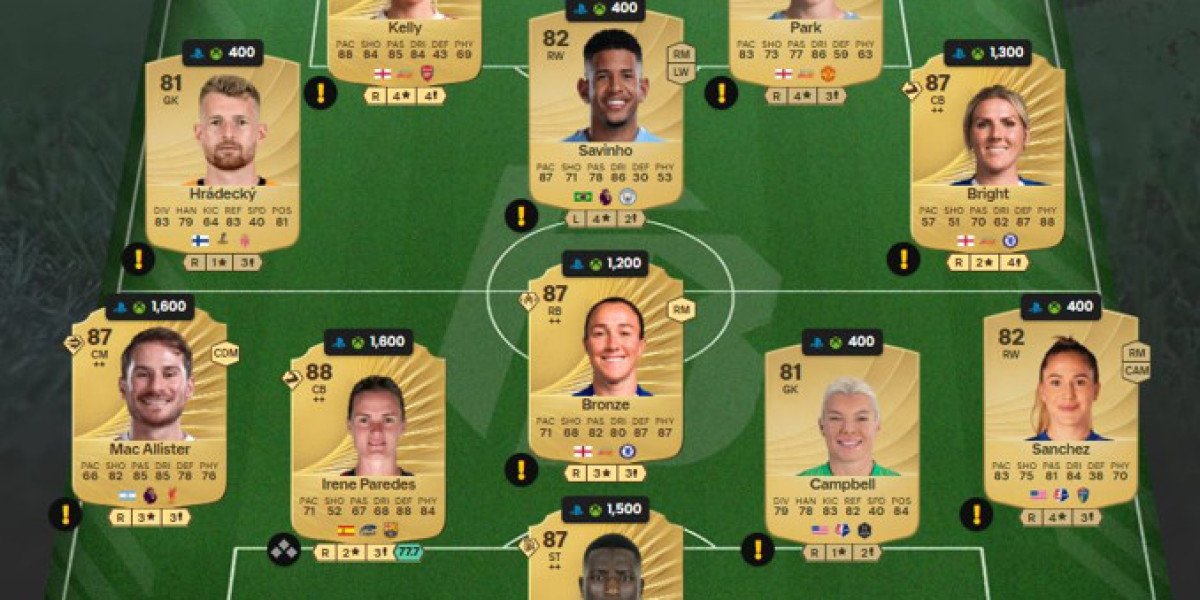Select the Mac Allister card
The height and width of the screenshot is (600, 1200).
pos(149,405)
